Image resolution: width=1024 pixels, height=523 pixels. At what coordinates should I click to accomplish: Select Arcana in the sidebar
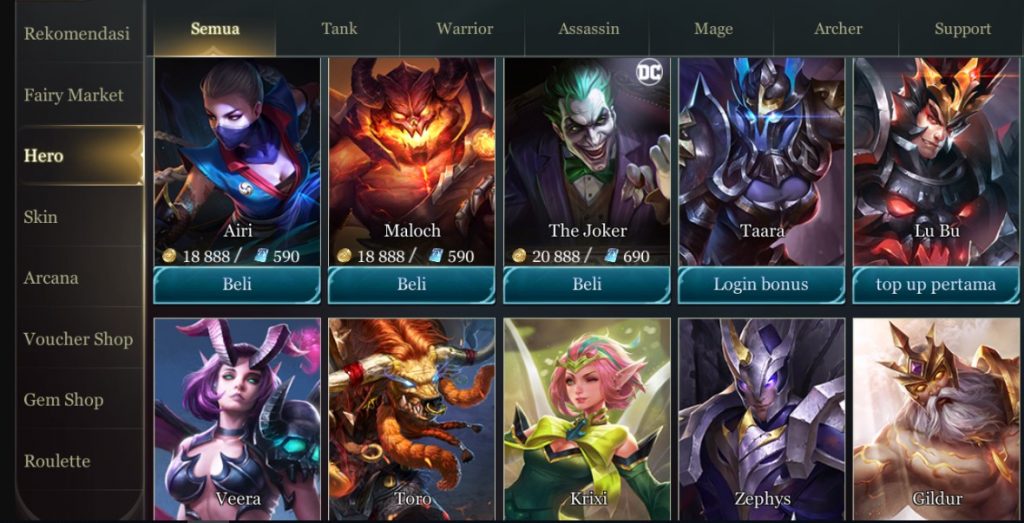tap(51, 278)
